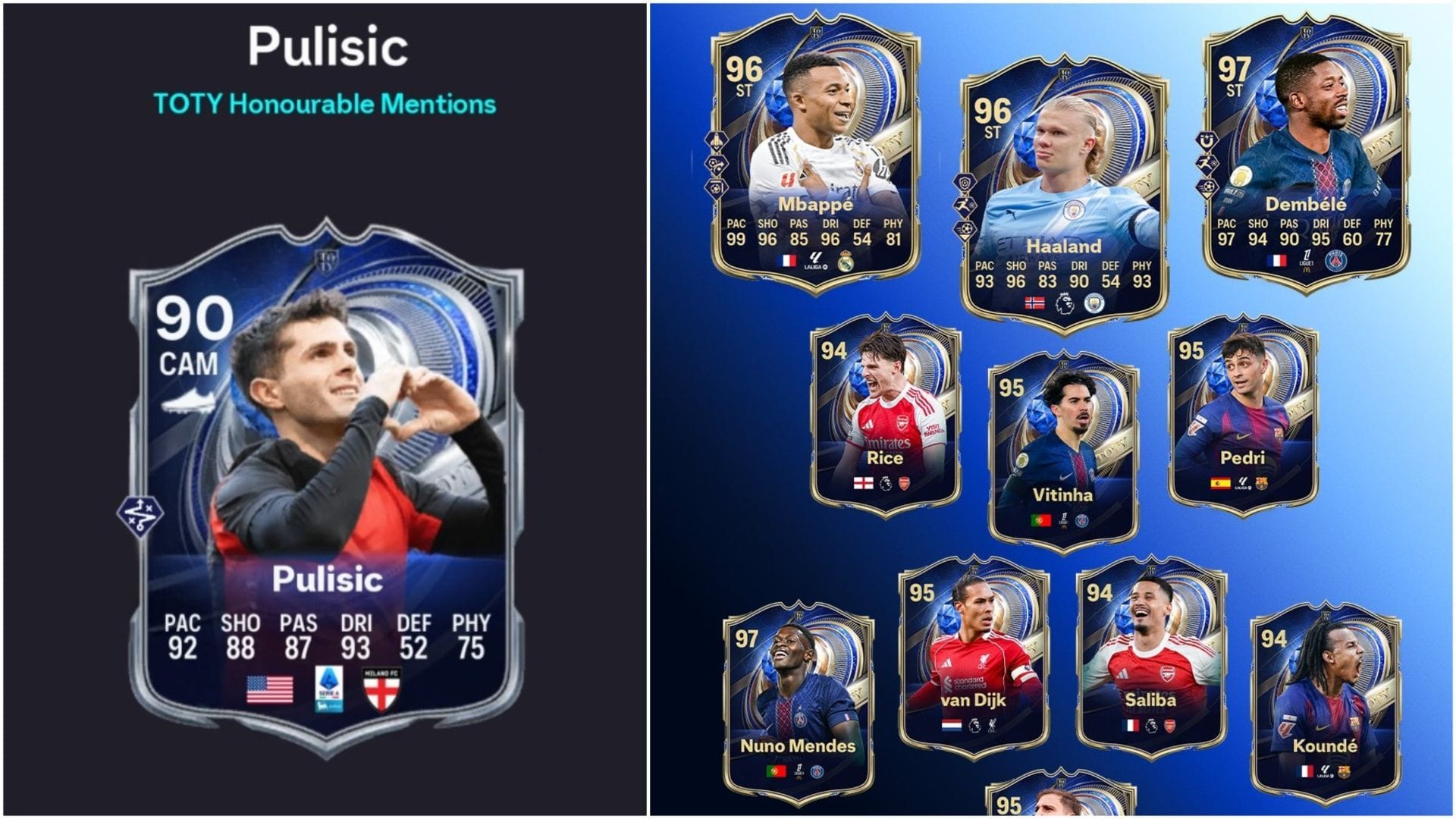The image size is (1456, 819).
Task: Select the Norway flag under Haaland
Action: click(x=1034, y=303)
